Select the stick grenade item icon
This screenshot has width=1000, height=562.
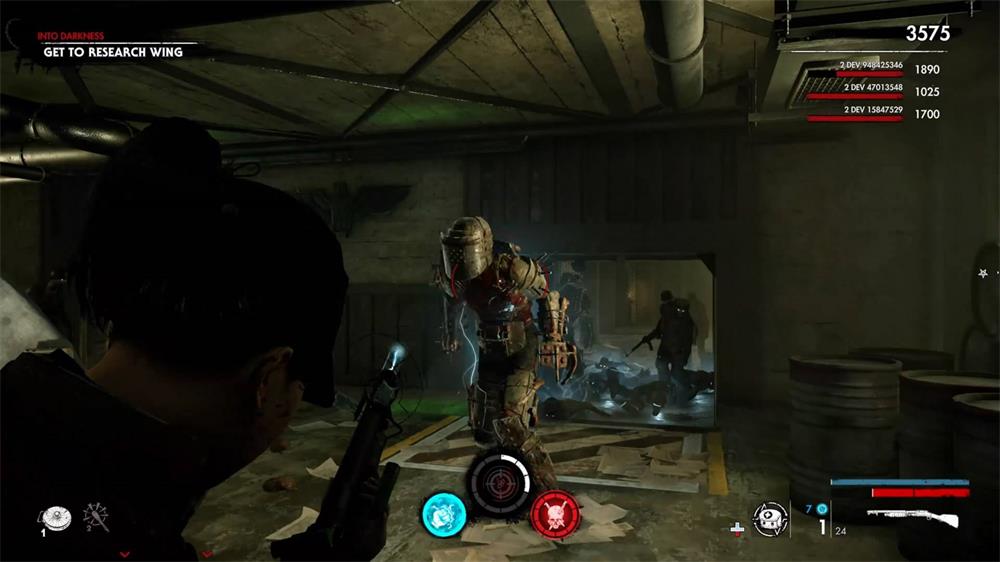coord(98,516)
